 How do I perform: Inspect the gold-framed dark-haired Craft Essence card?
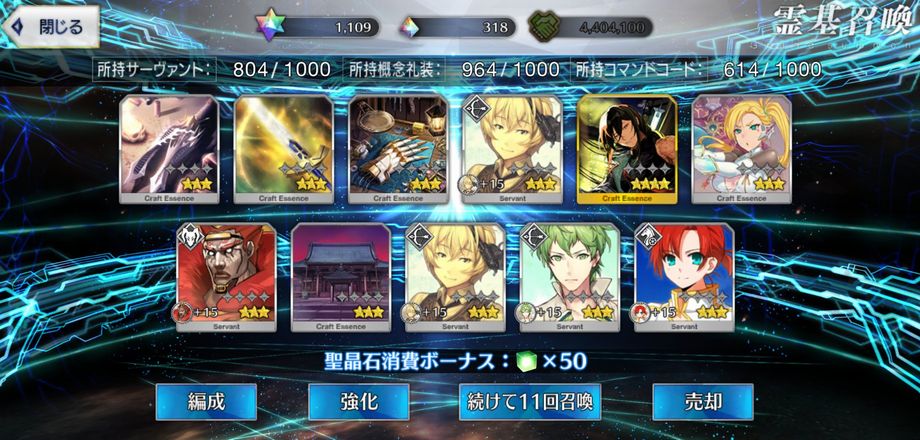coord(627,148)
